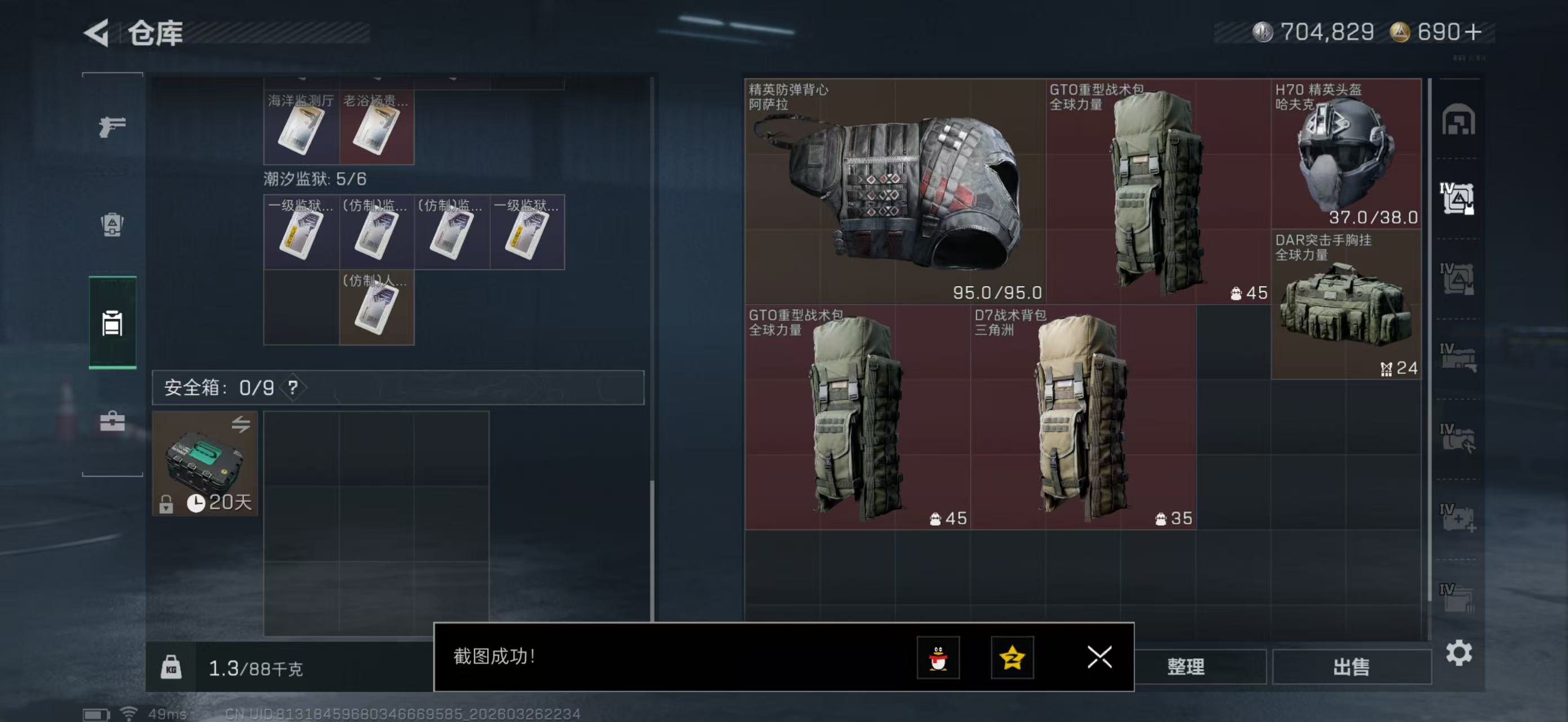Select the 精英防弹背心 armor vest

[x=895, y=191]
